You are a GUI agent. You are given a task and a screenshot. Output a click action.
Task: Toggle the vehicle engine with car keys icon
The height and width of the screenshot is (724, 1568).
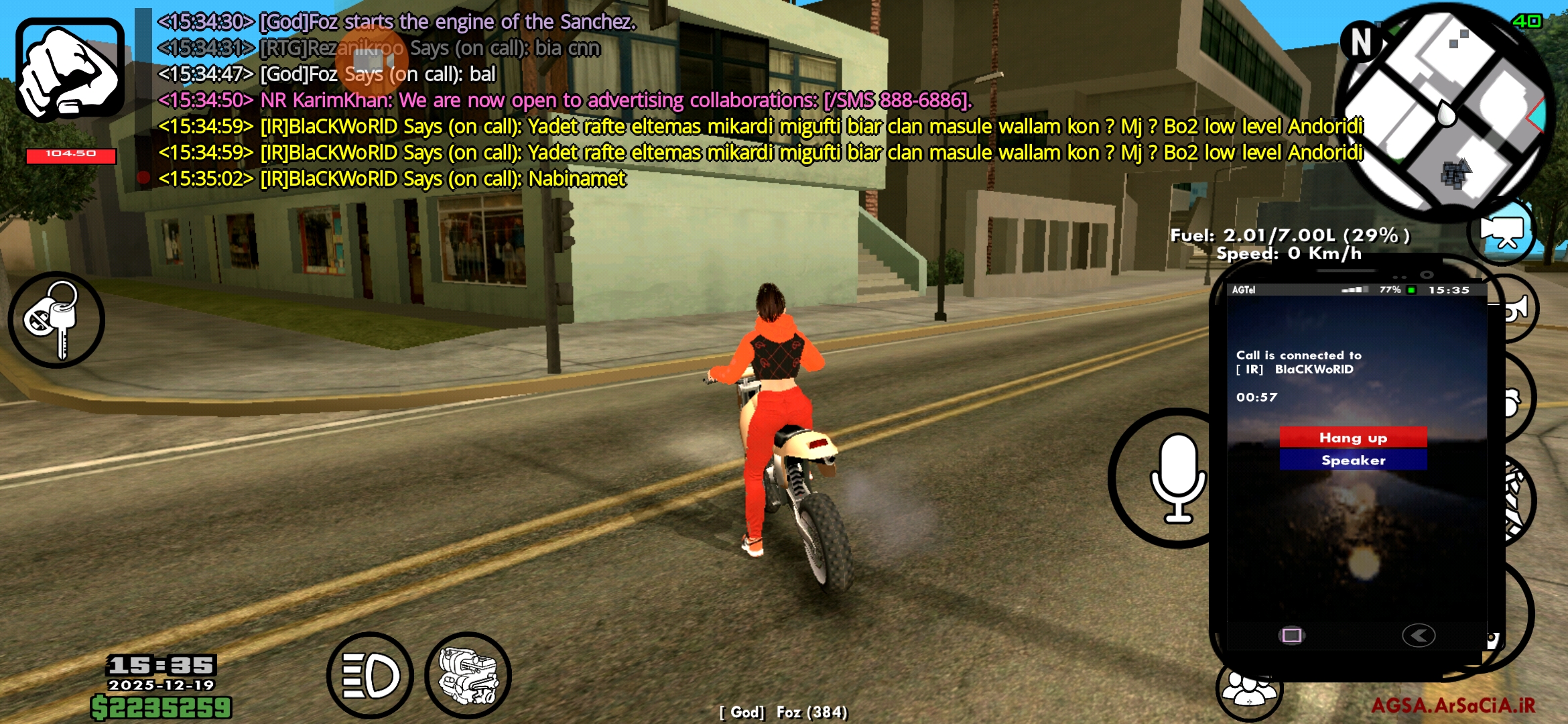[57, 320]
